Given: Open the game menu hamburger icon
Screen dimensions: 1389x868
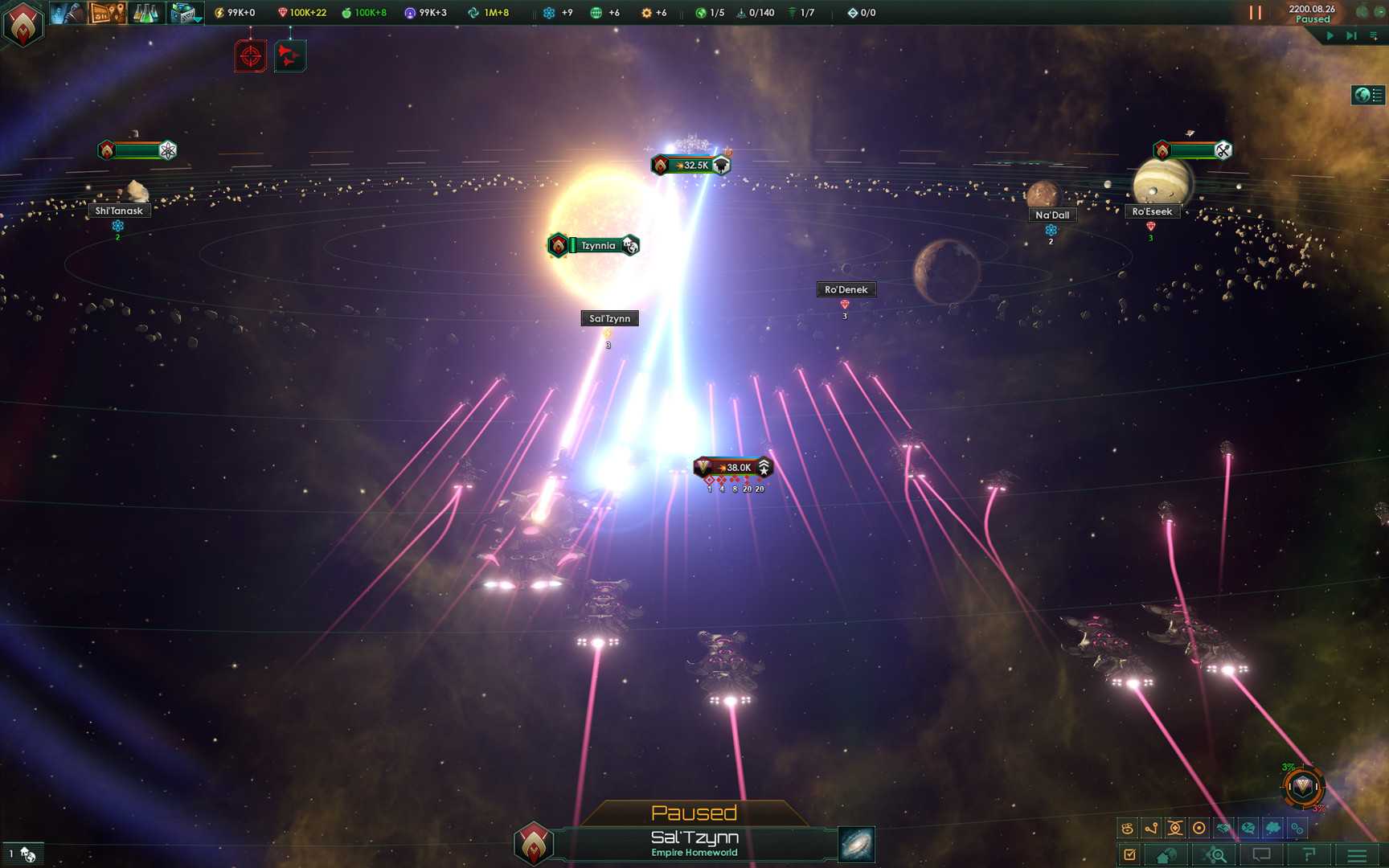Looking at the screenshot, I should click(1357, 854).
